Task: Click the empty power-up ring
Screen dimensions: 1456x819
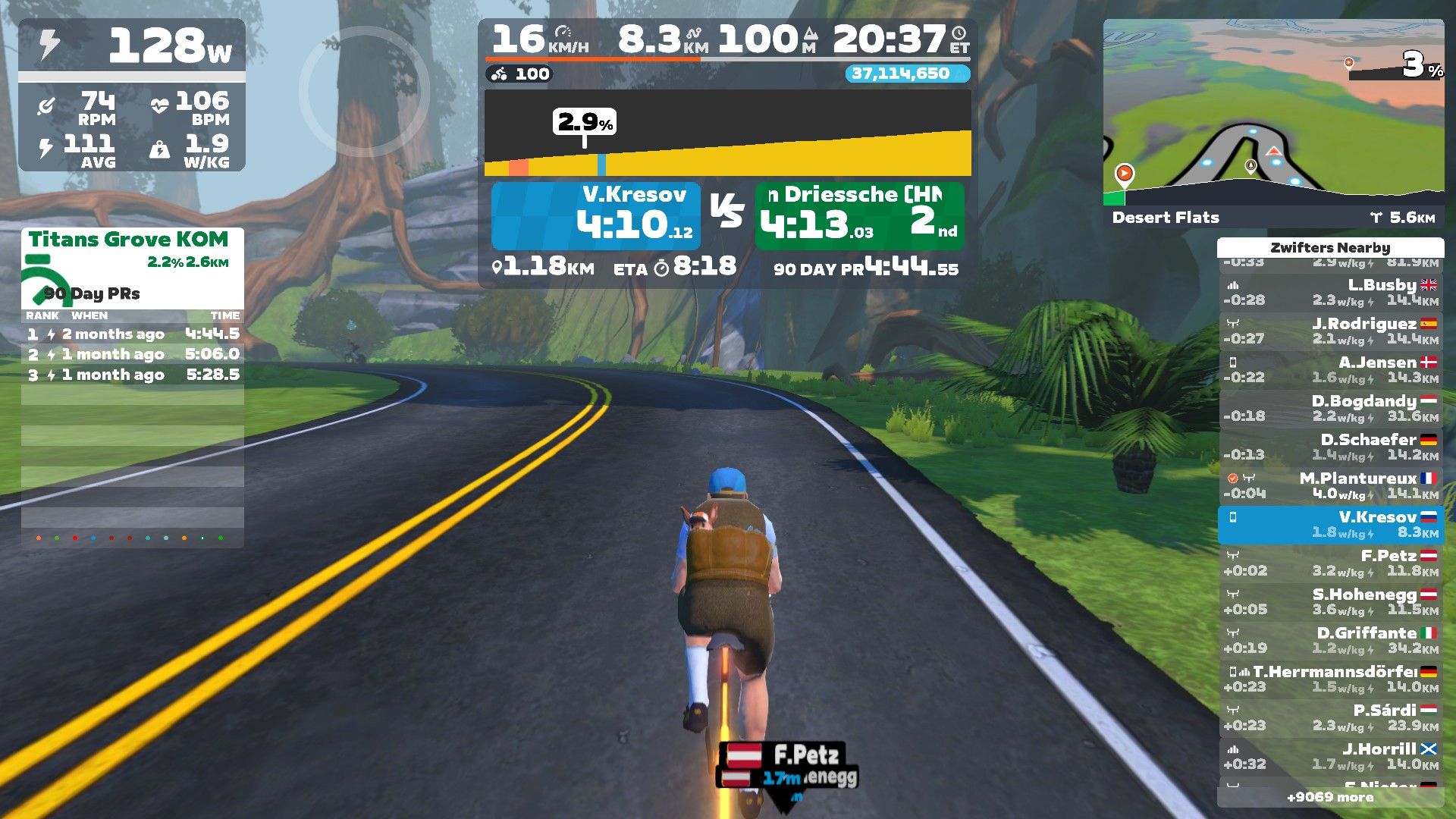Action: pos(364,91)
